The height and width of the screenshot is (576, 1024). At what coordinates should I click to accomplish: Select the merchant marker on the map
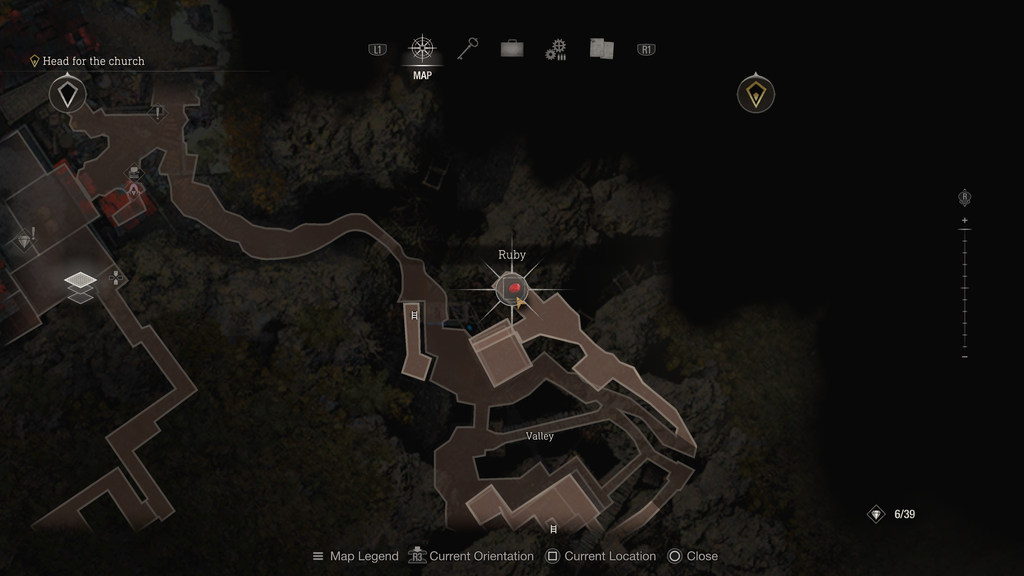[x=135, y=177]
